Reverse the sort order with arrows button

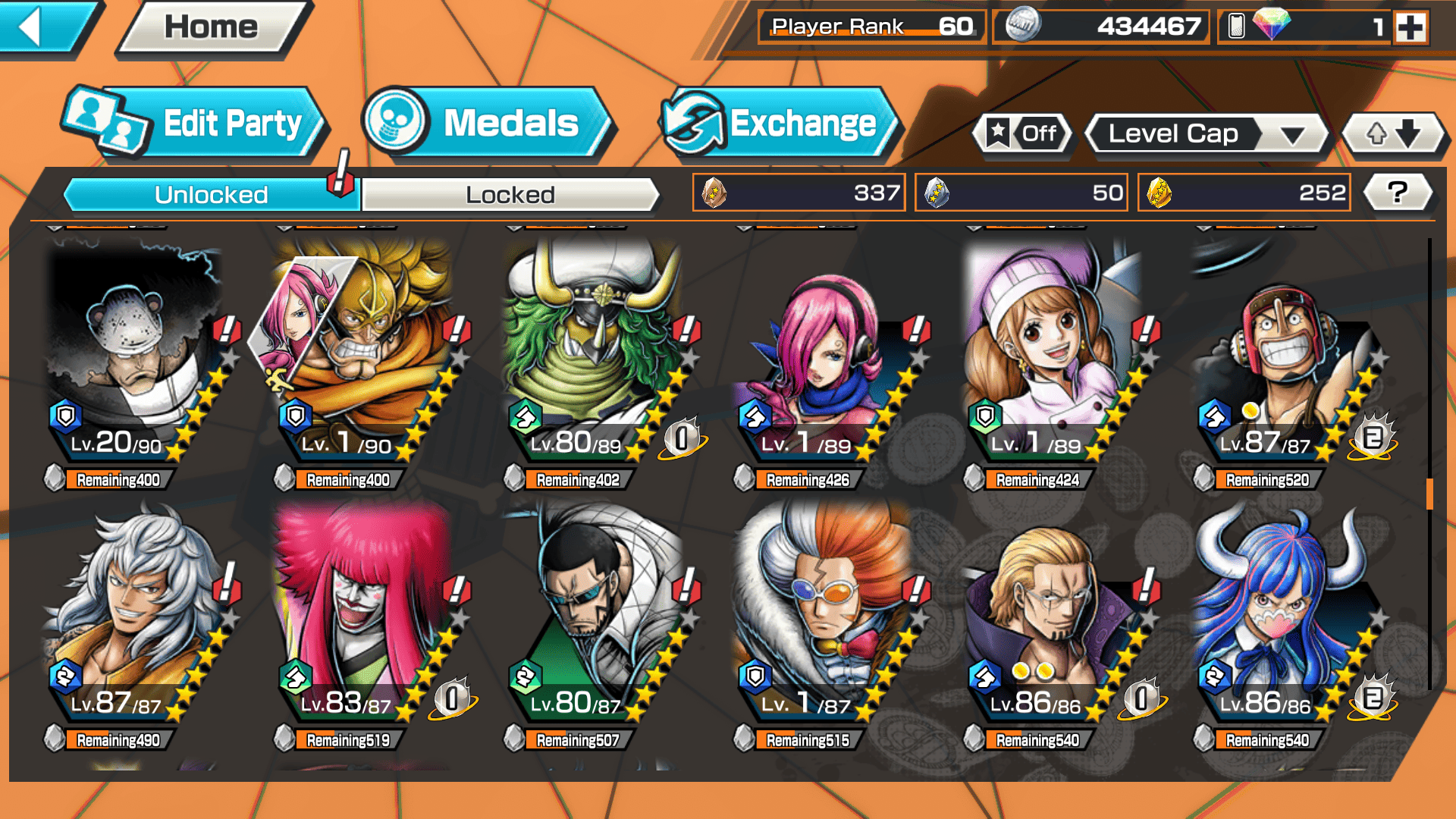tap(1393, 134)
